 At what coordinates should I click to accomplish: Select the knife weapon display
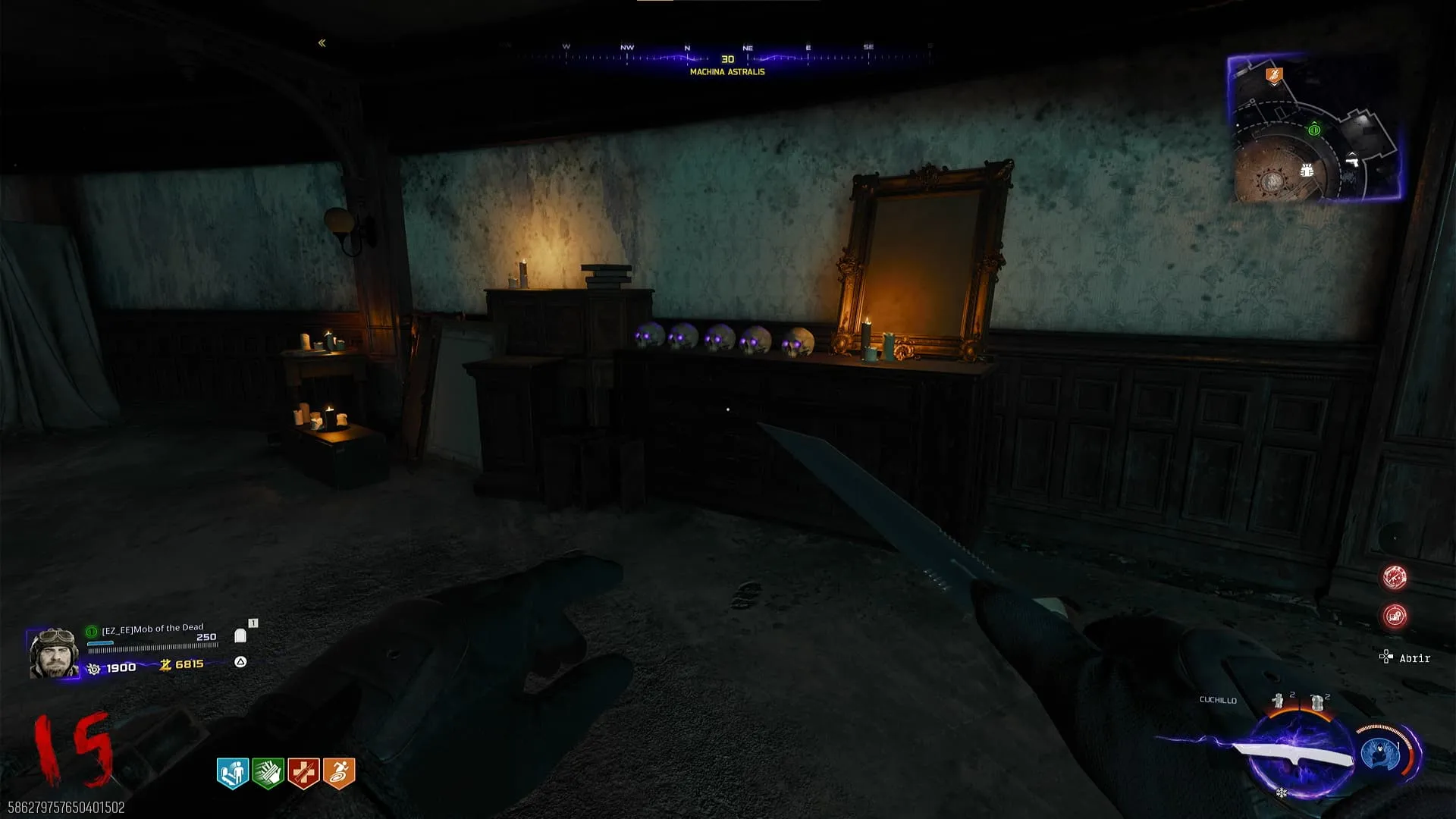click(x=1293, y=755)
